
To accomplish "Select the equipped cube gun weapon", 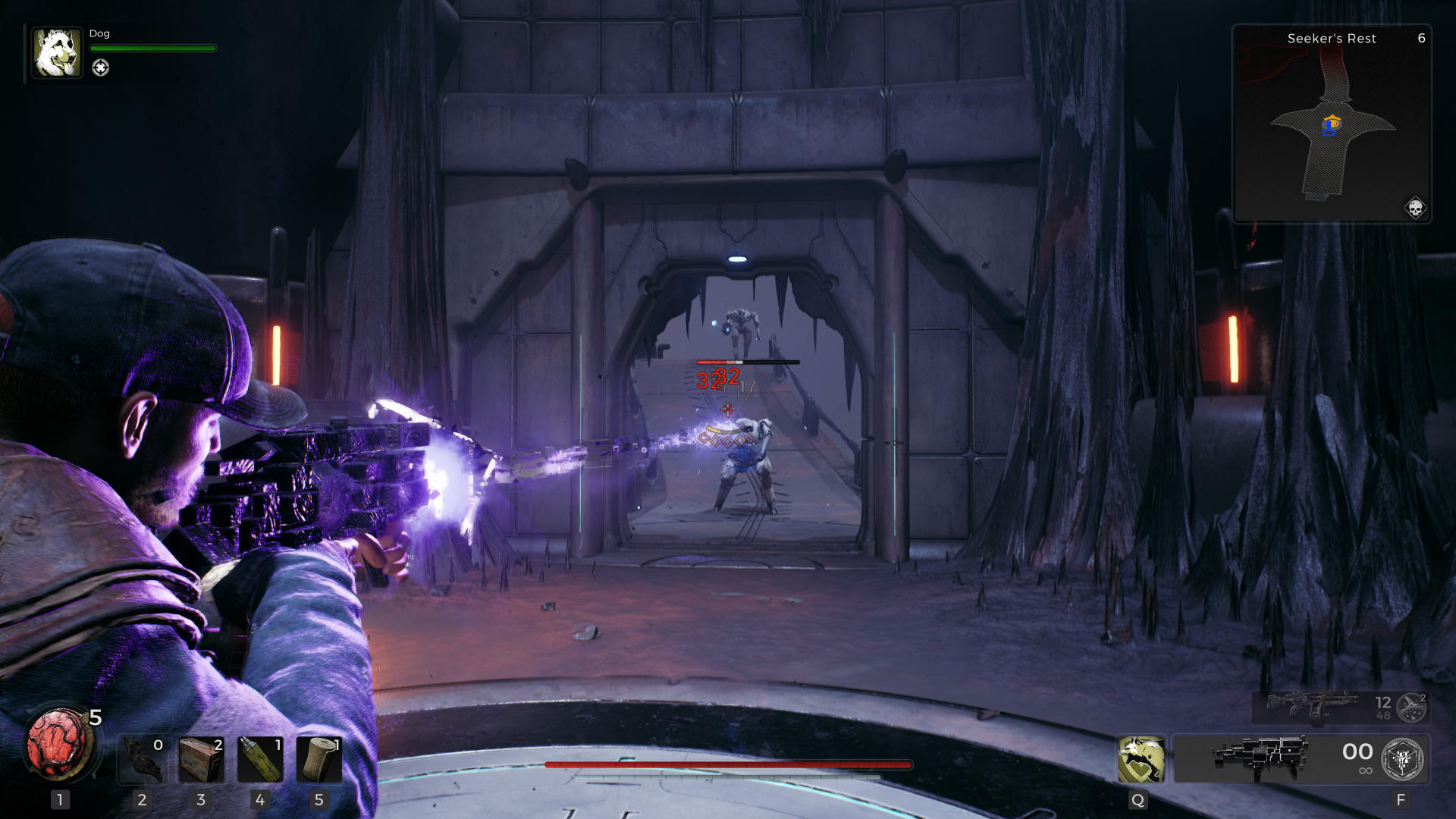I will [1259, 758].
